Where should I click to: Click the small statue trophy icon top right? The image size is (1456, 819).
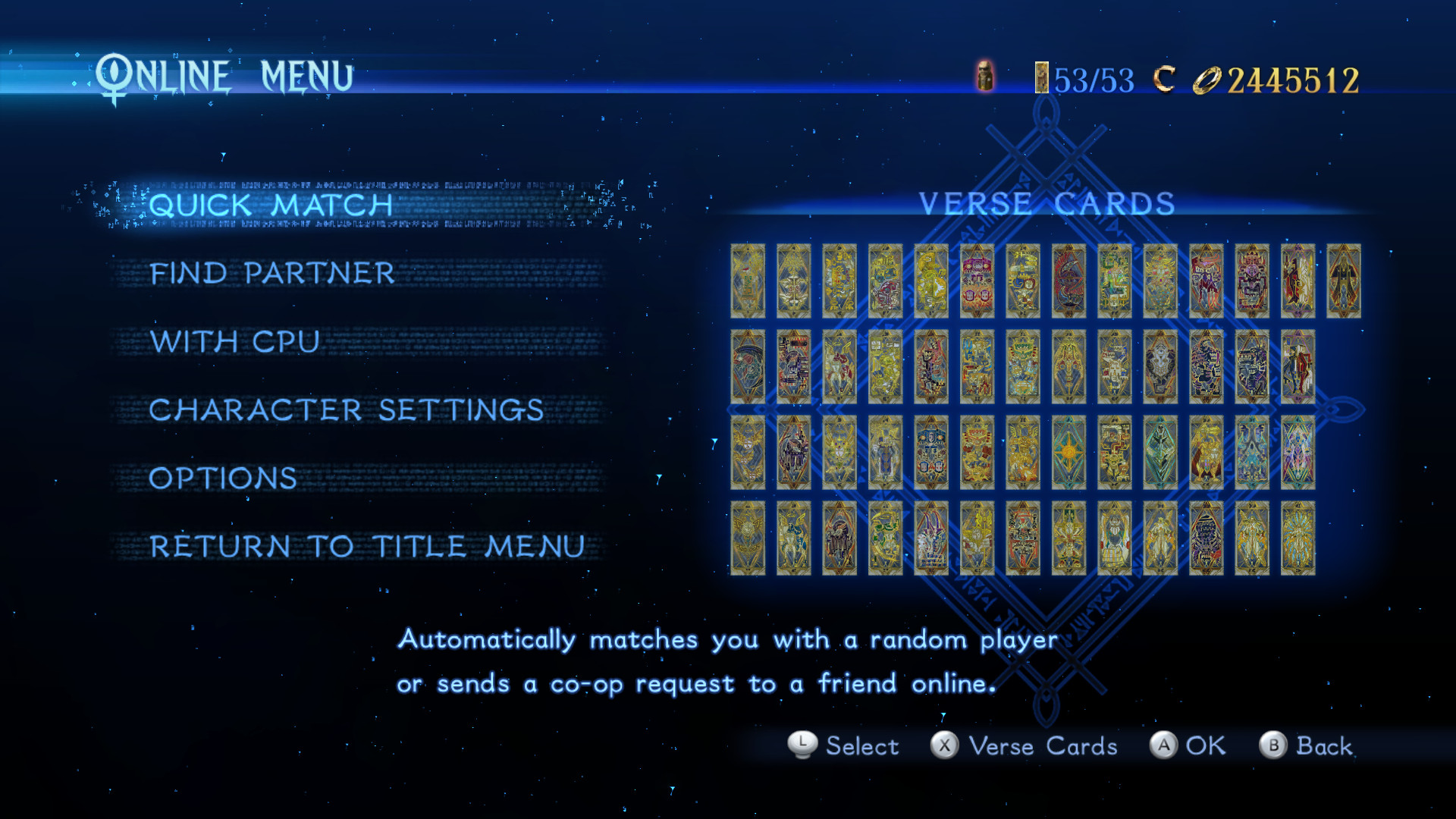click(987, 78)
